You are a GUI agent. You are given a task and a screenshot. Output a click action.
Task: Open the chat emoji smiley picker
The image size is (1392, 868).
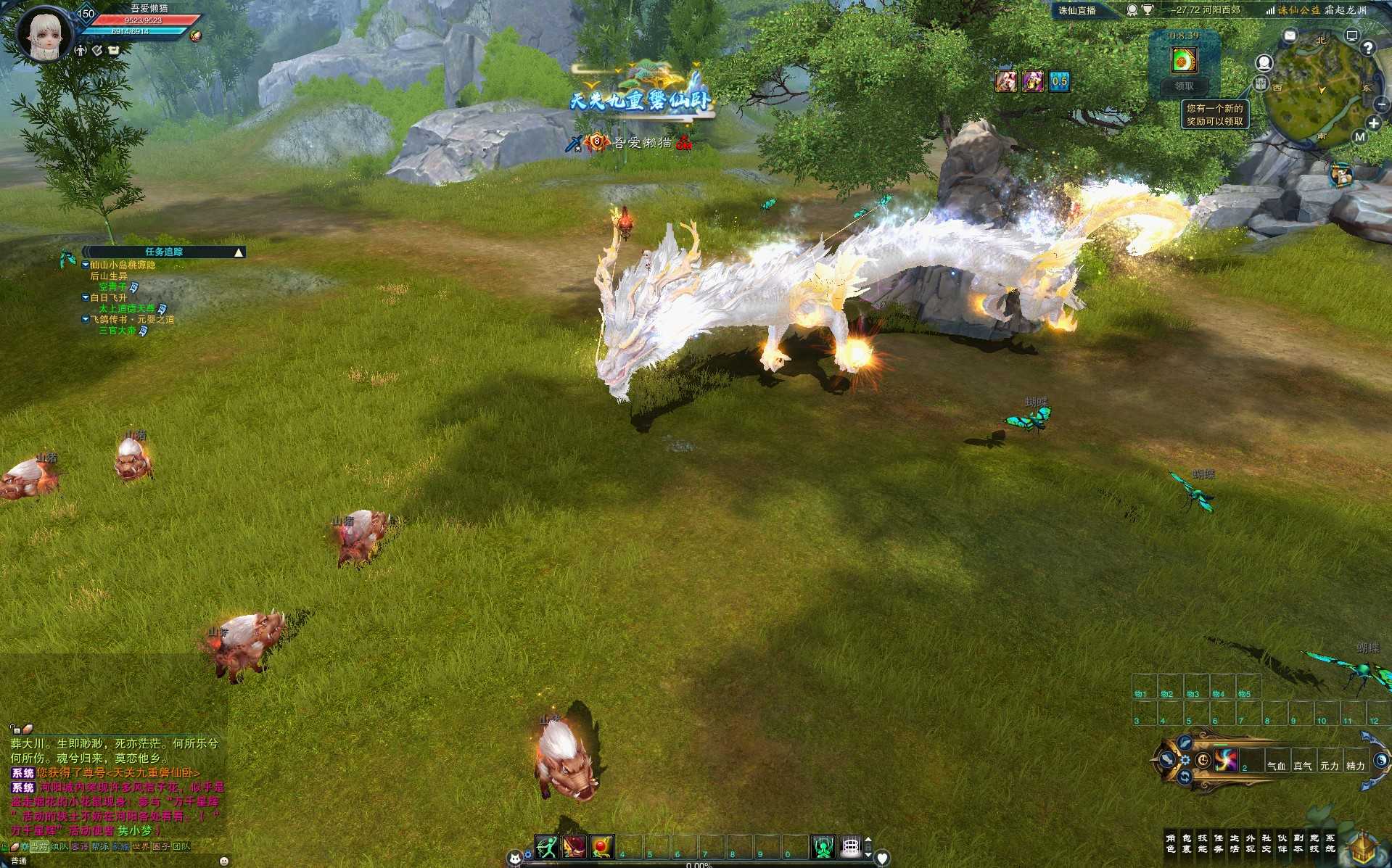click(223, 861)
